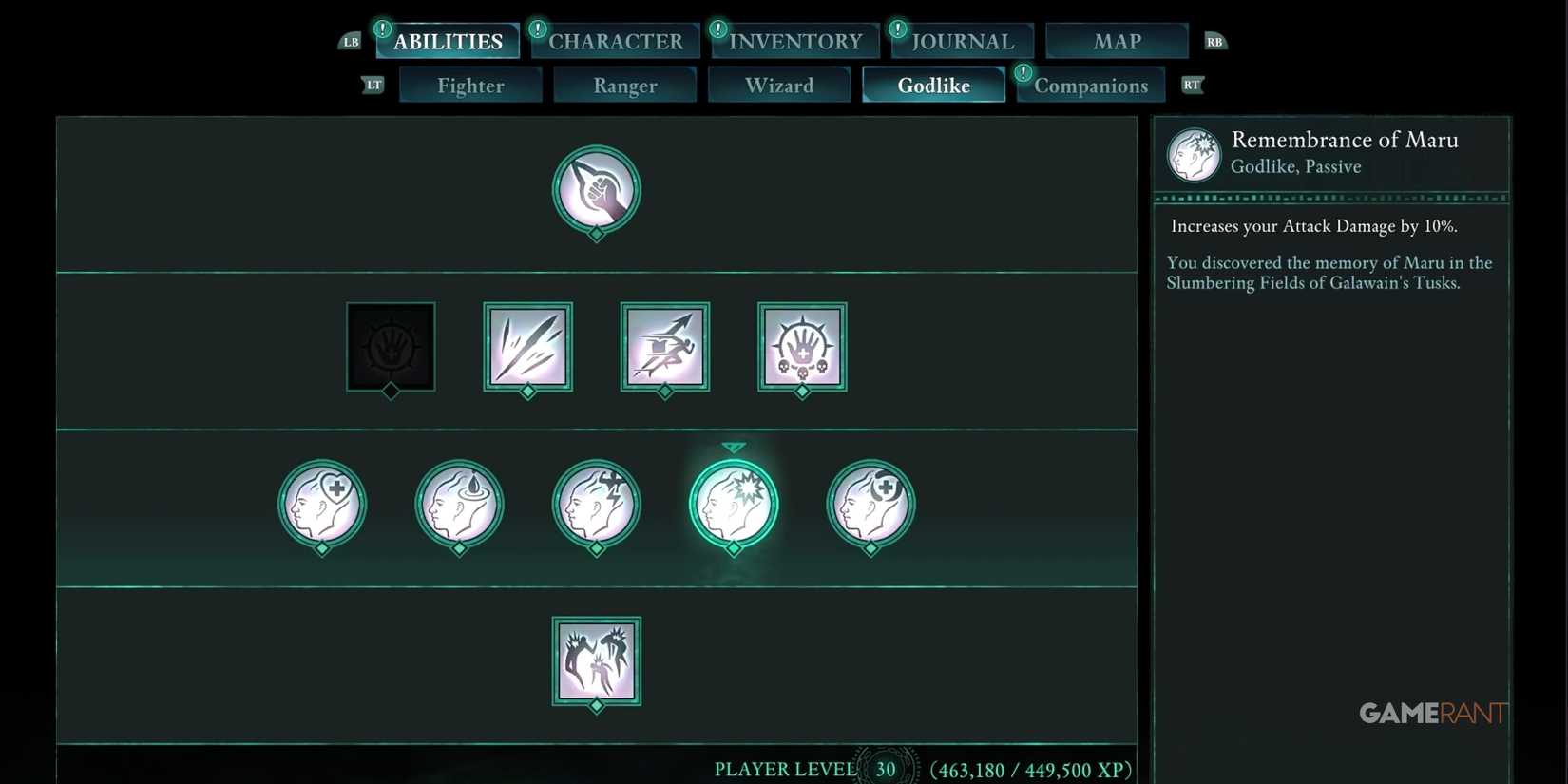Open the Companions ability tree

pyautogui.click(x=1090, y=85)
